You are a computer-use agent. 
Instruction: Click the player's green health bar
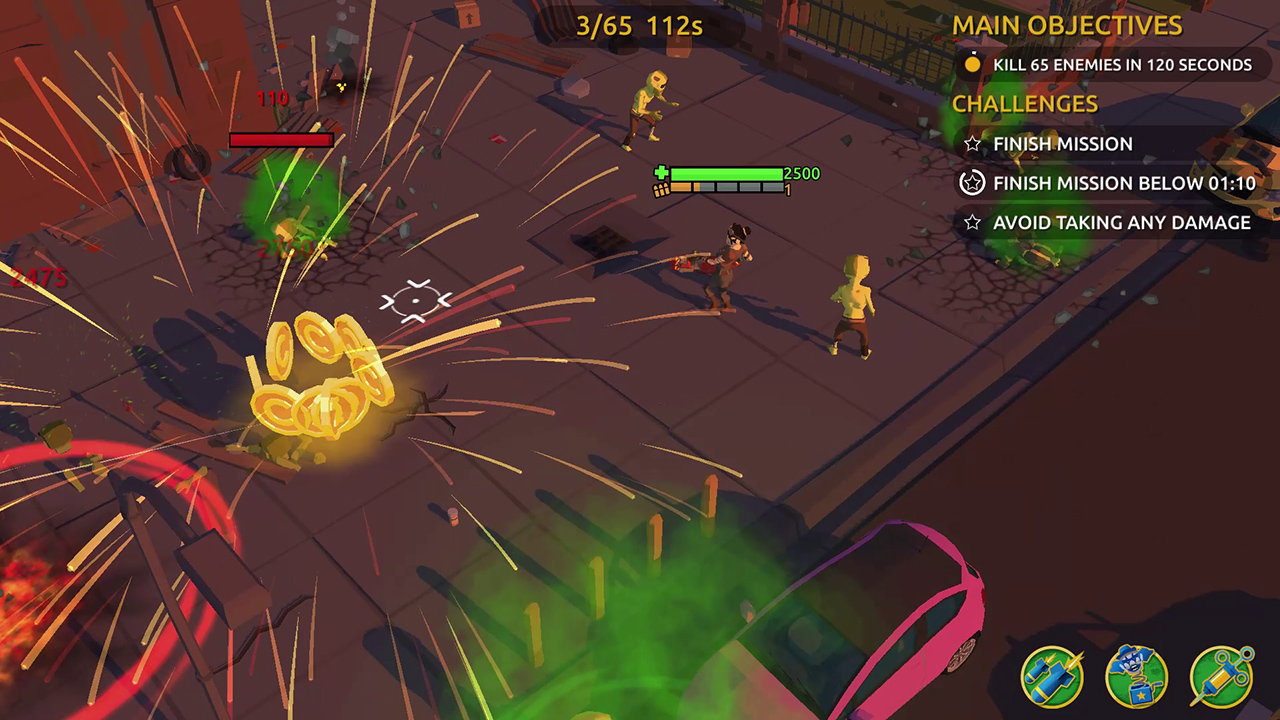725,173
